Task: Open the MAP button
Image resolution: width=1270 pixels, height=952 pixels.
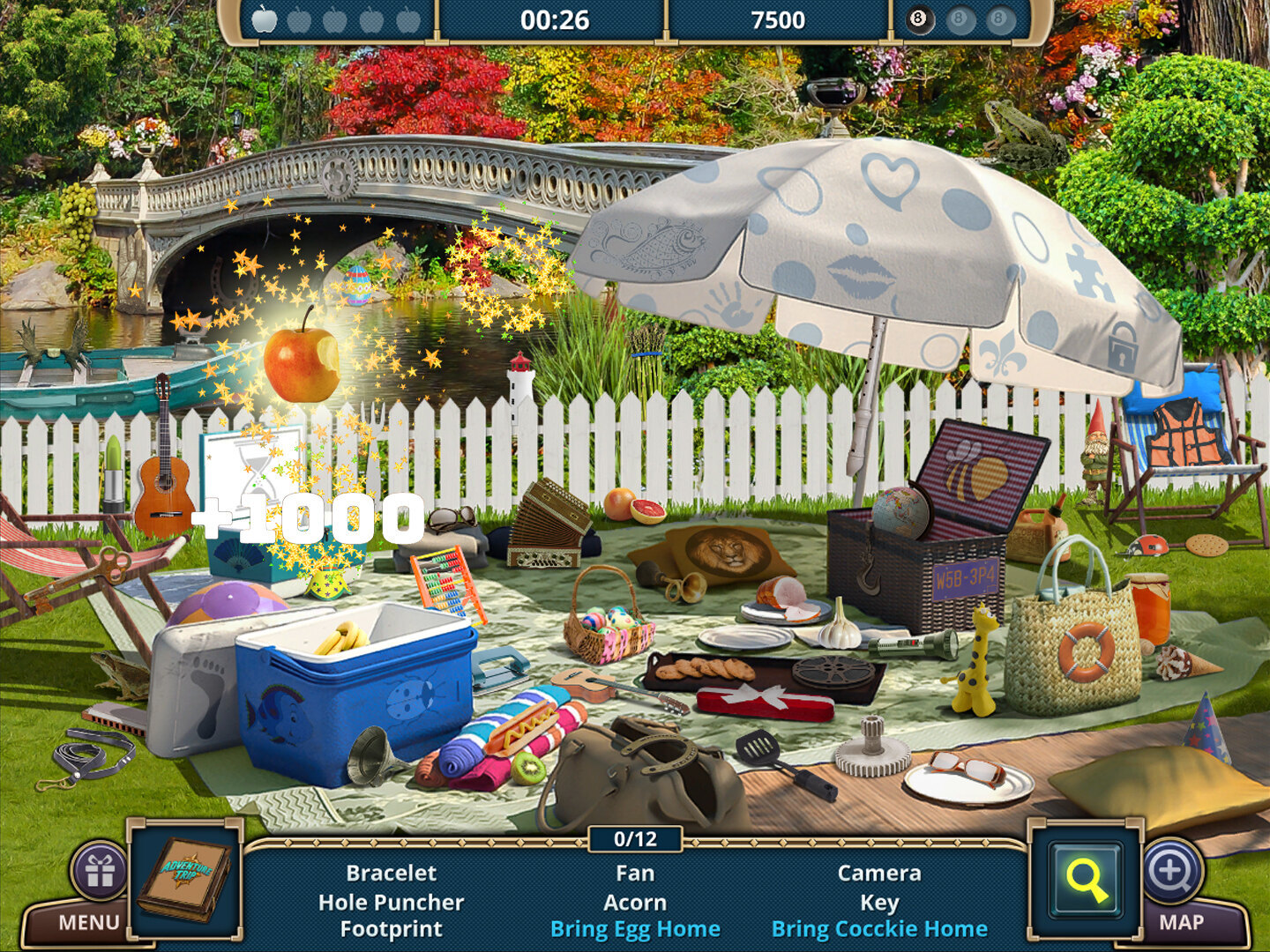Action: [x=1181, y=922]
